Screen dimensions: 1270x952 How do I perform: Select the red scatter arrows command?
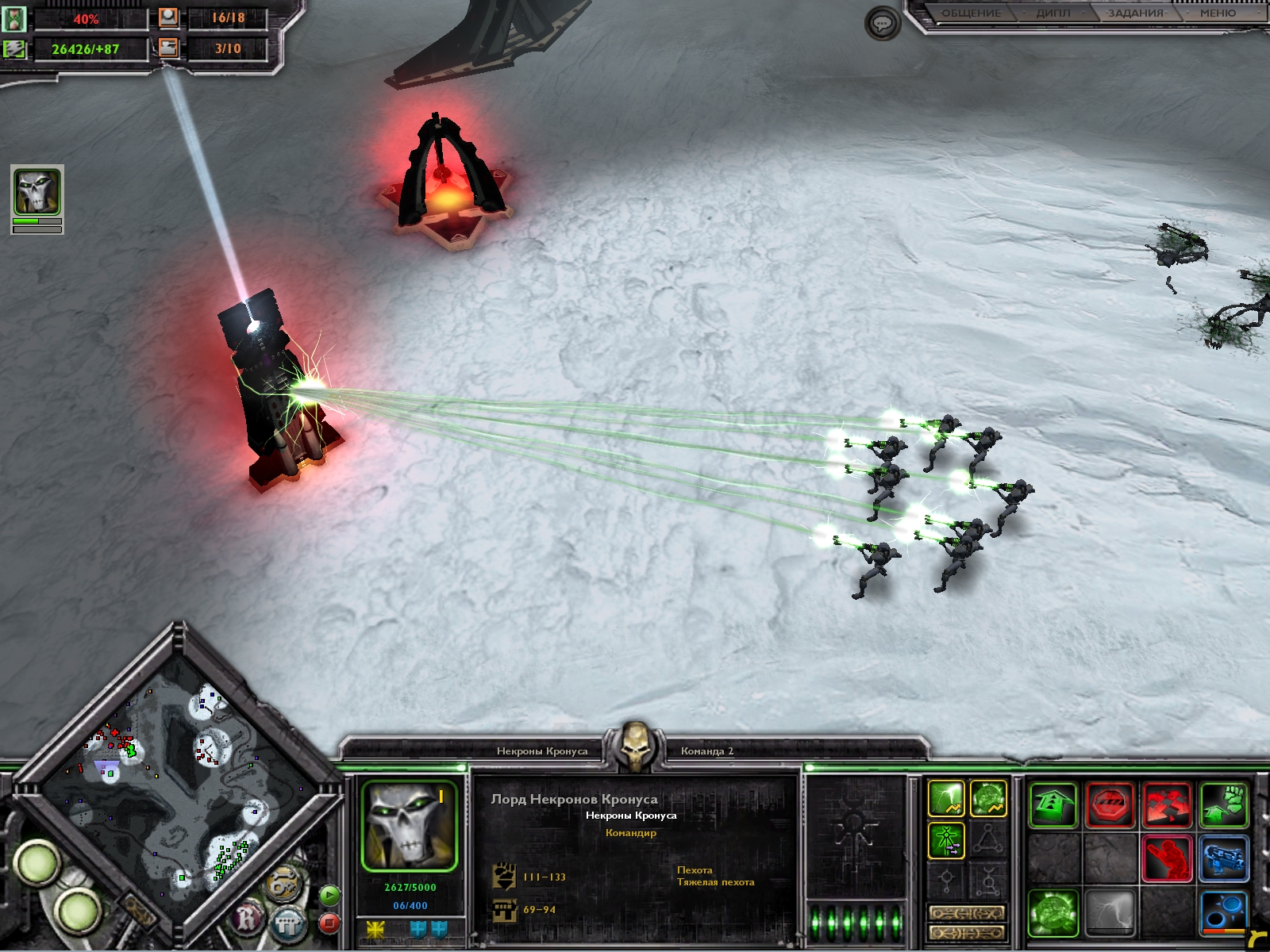pos(1167,804)
